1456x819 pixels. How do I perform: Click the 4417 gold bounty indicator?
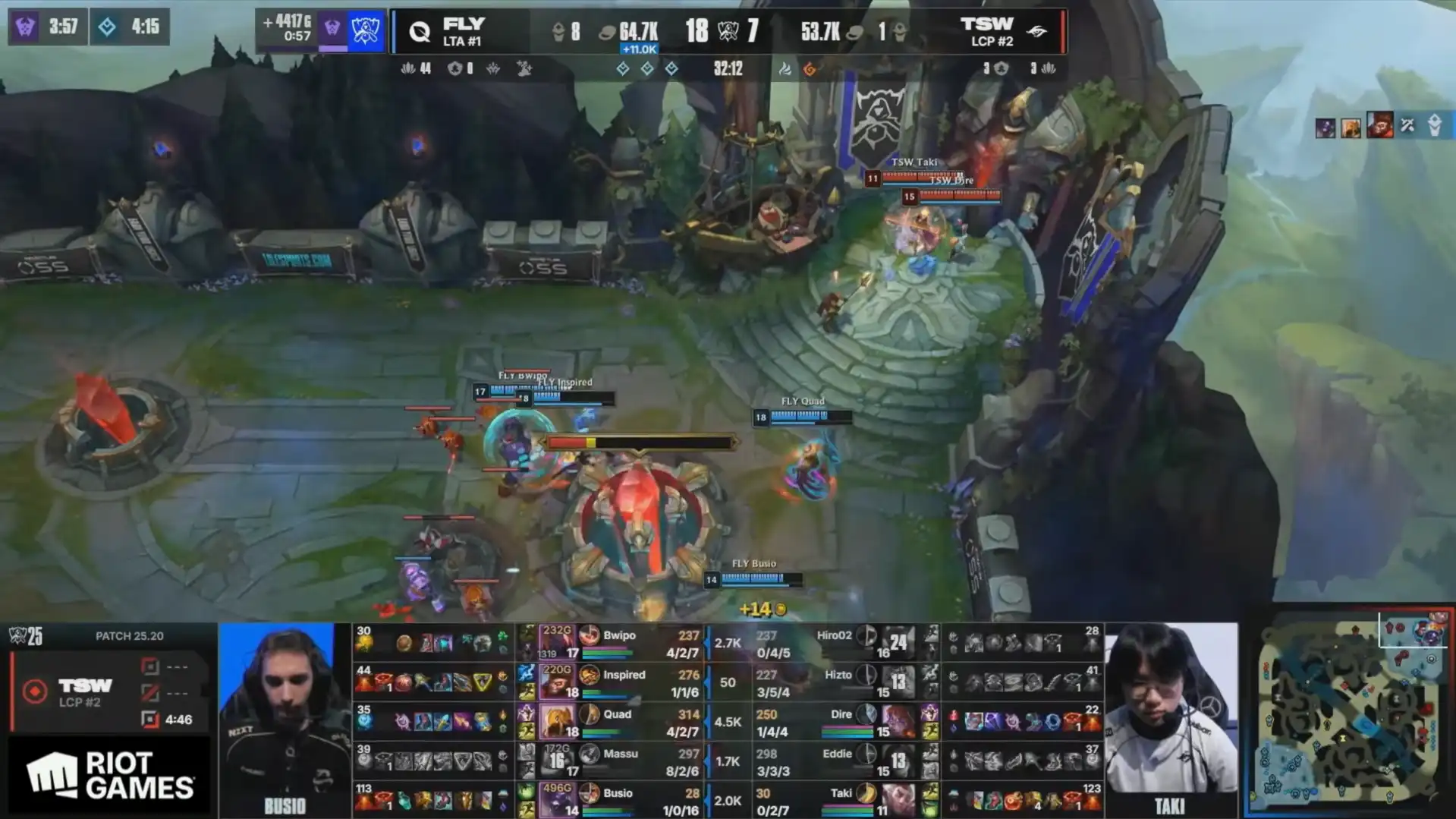pos(287,29)
